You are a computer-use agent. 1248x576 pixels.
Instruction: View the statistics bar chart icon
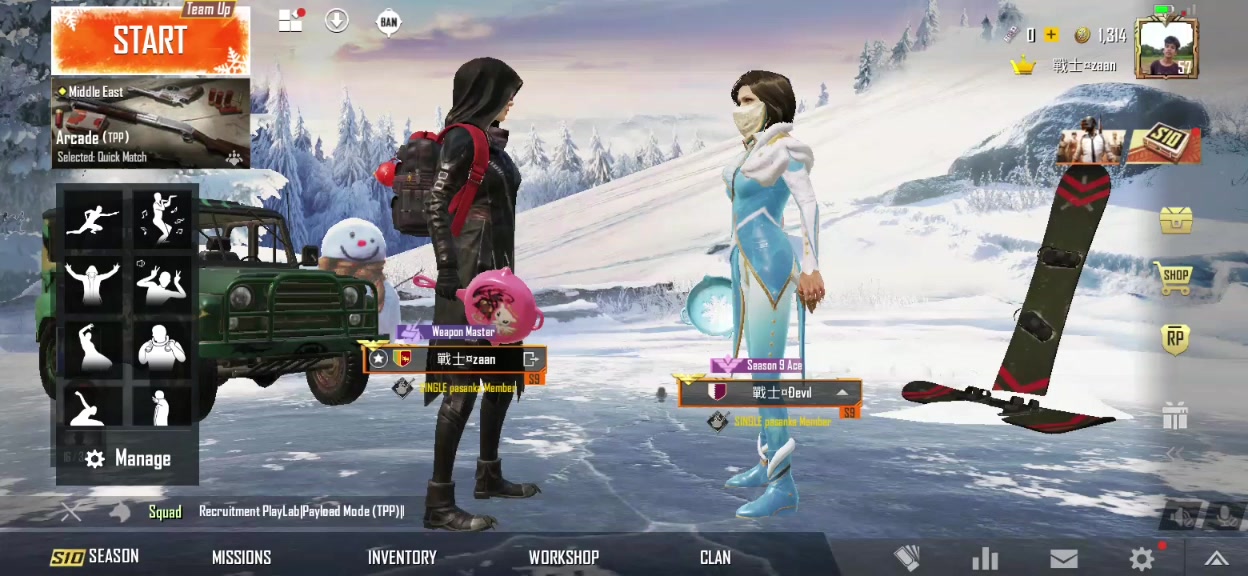(x=985, y=559)
